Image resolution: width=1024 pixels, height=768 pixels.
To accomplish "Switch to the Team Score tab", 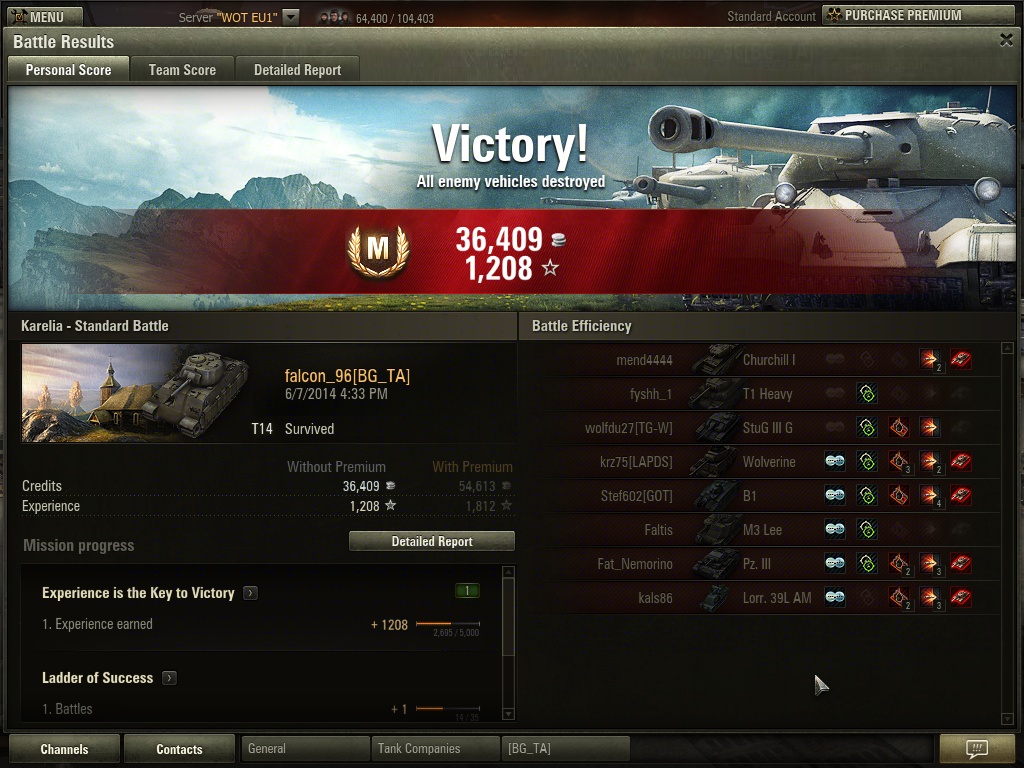I will [x=182, y=70].
